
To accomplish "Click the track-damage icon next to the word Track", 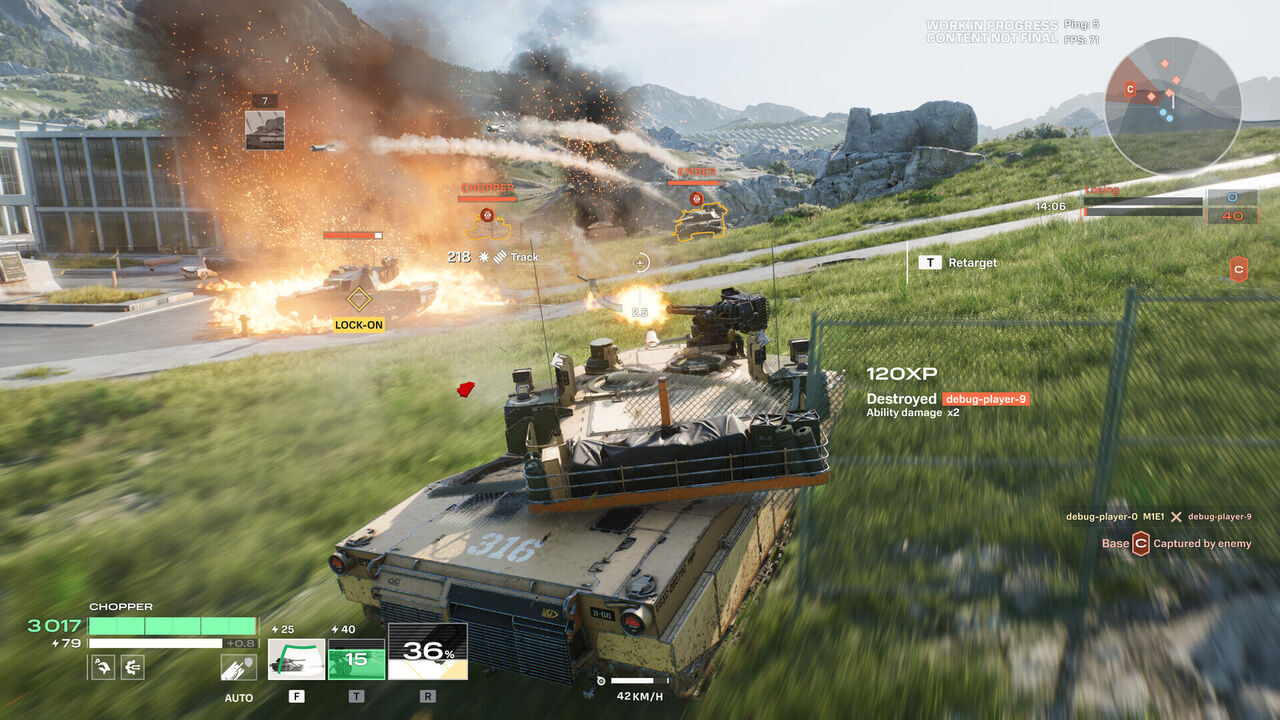I will pyautogui.click(x=499, y=257).
